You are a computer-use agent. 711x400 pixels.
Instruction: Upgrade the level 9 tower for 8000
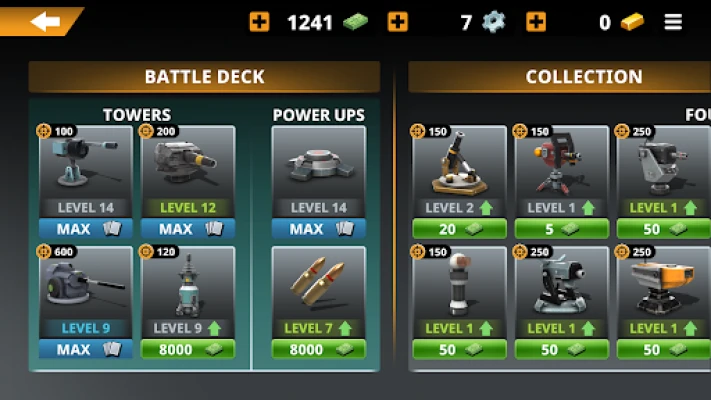(x=187, y=349)
